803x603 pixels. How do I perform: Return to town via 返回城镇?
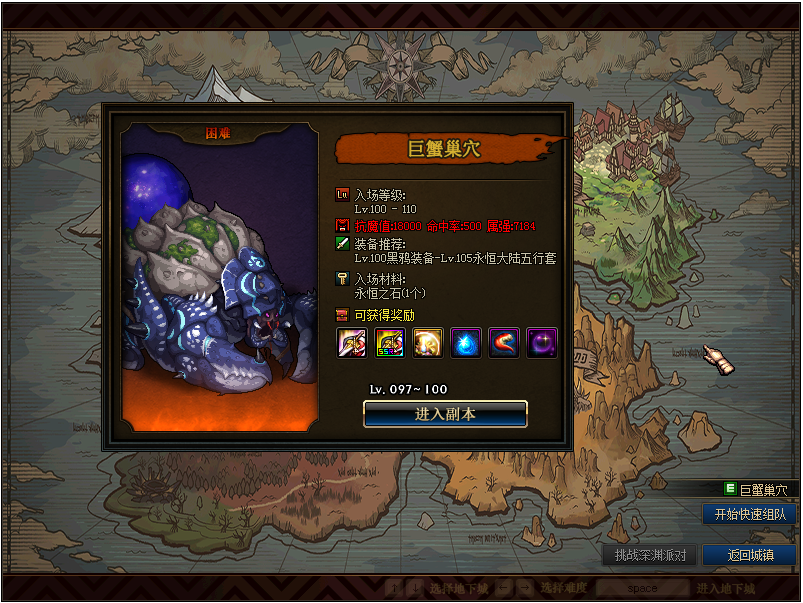[x=749, y=555]
